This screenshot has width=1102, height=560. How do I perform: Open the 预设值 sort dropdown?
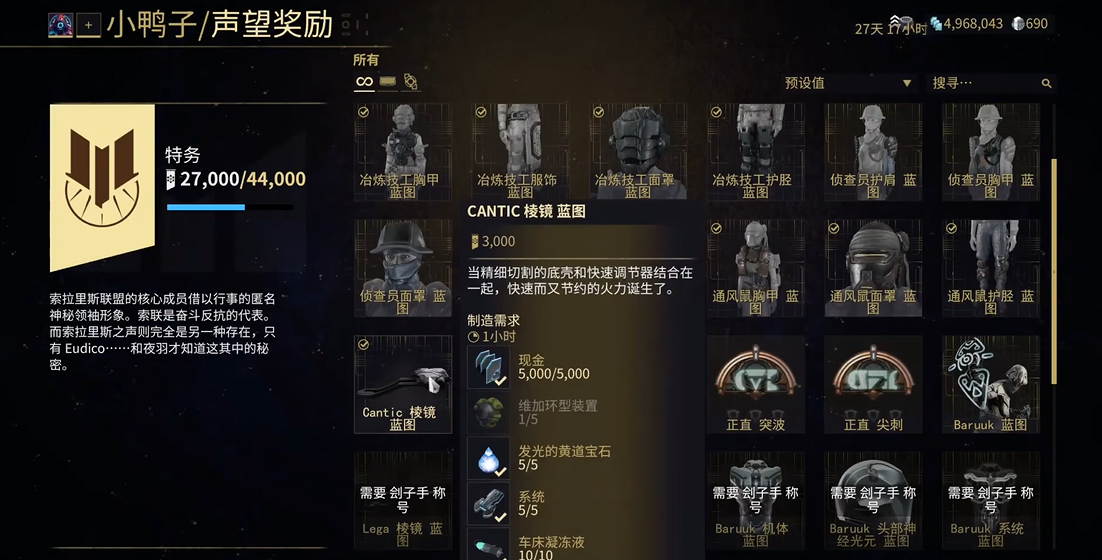tap(847, 83)
